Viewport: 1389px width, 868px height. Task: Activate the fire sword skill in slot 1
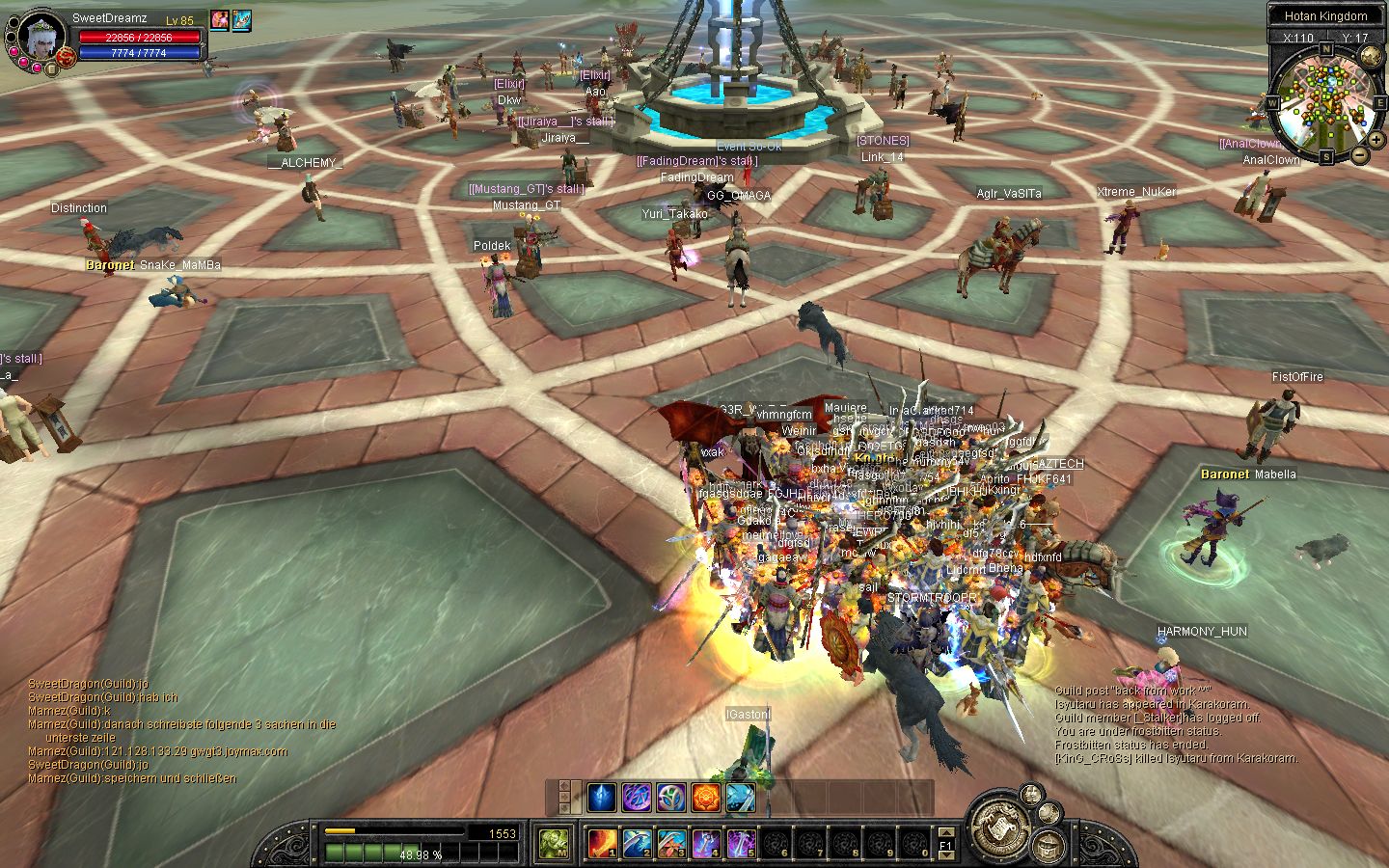(x=603, y=844)
